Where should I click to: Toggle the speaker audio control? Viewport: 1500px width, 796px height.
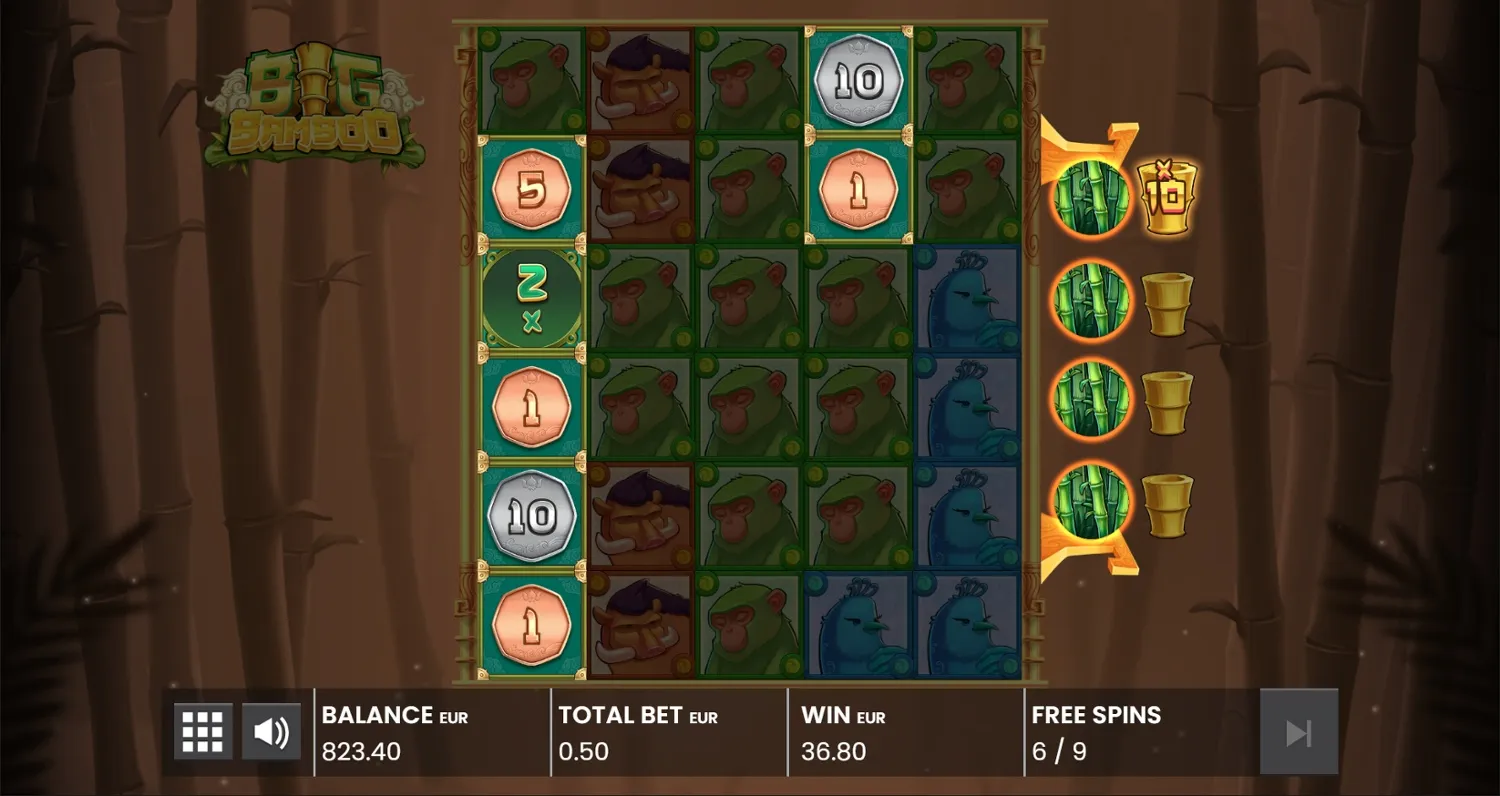(271, 730)
